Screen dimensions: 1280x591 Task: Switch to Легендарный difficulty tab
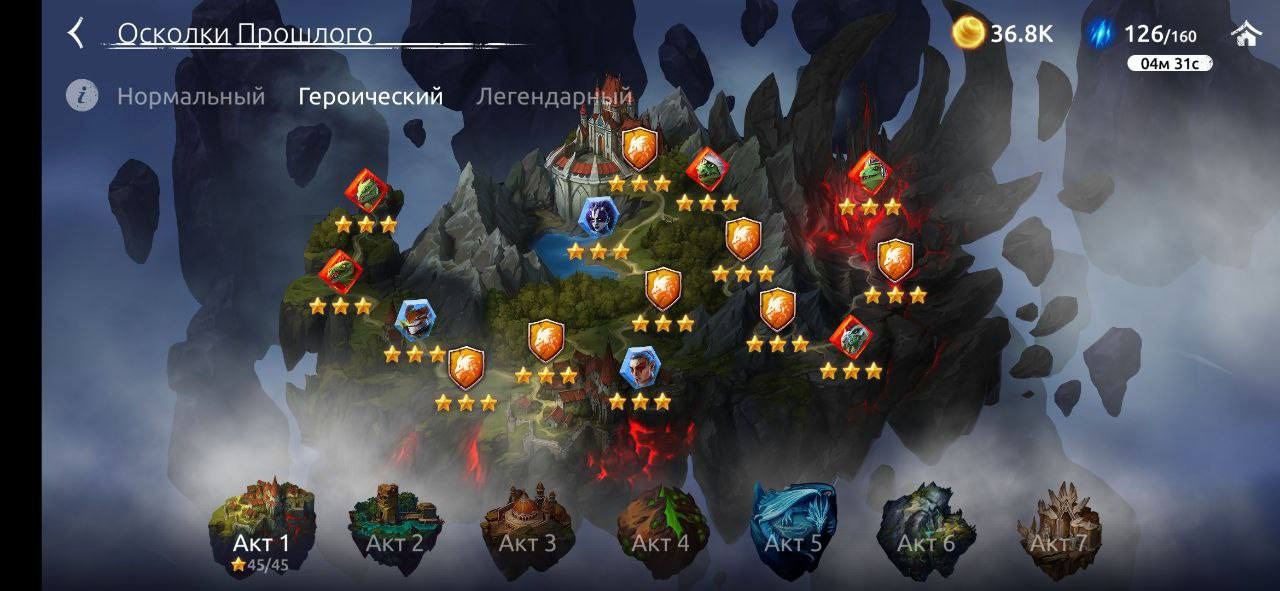coord(554,97)
